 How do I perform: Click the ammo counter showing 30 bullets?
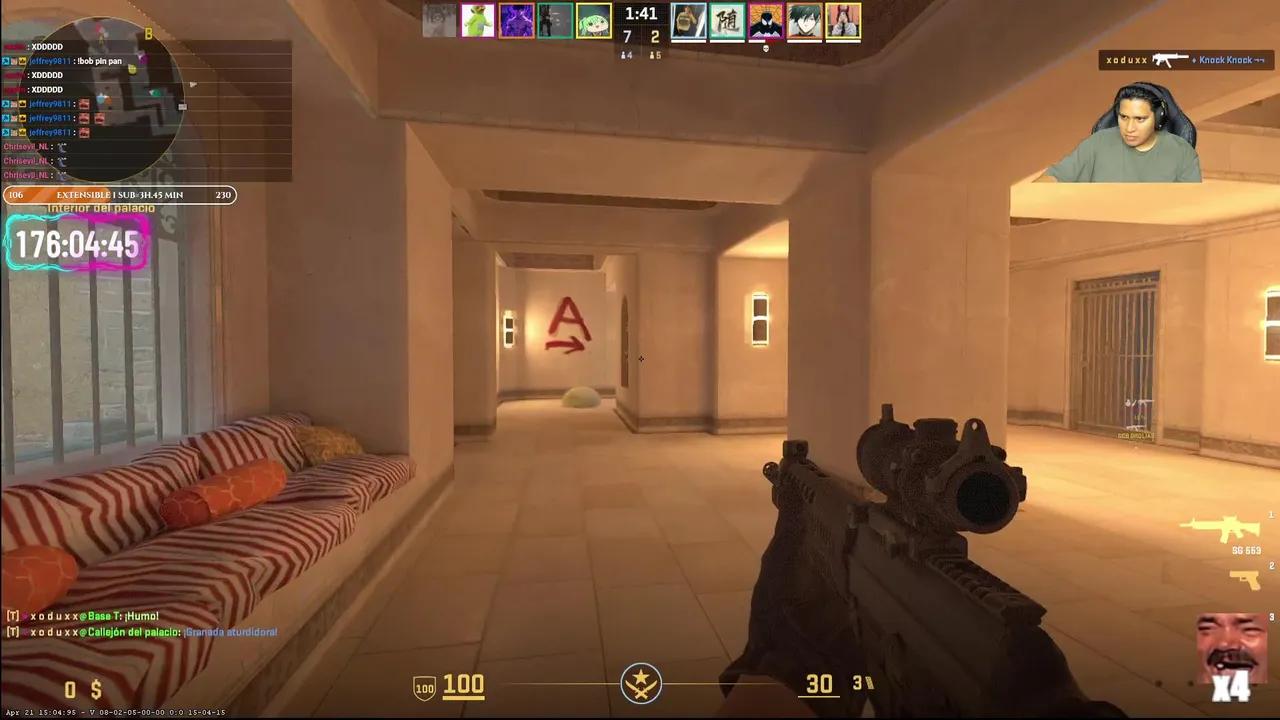[819, 684]
